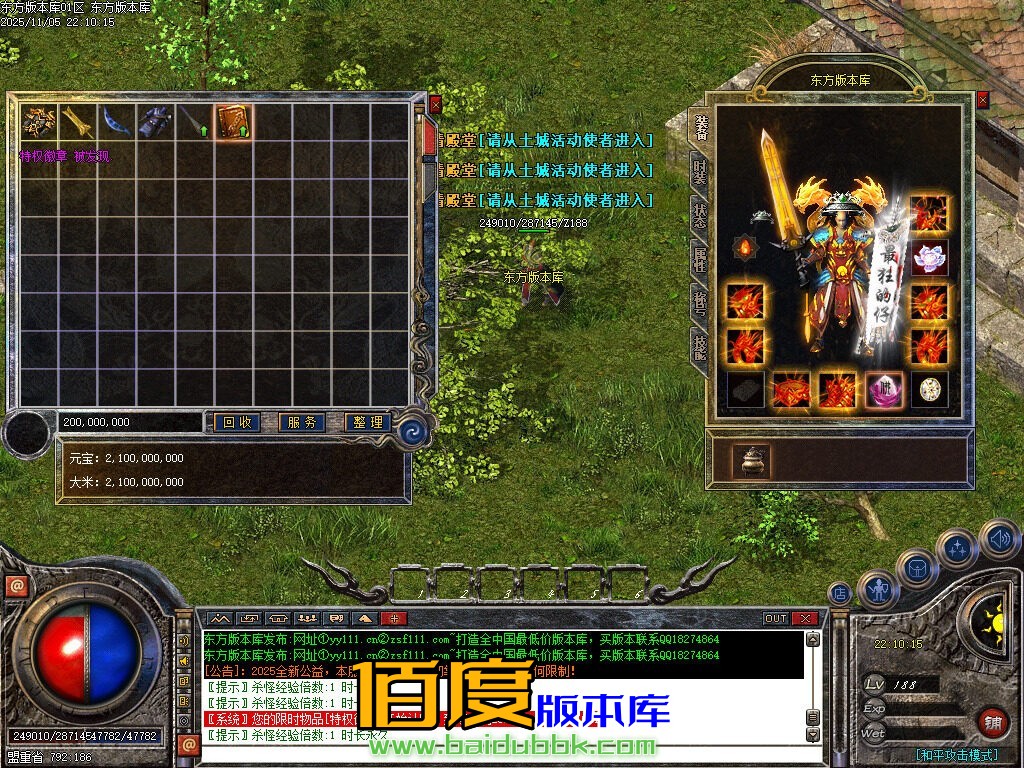Select the white lotus equipment slot
This screenshot has width=1024, height=768.
[929, 257]
